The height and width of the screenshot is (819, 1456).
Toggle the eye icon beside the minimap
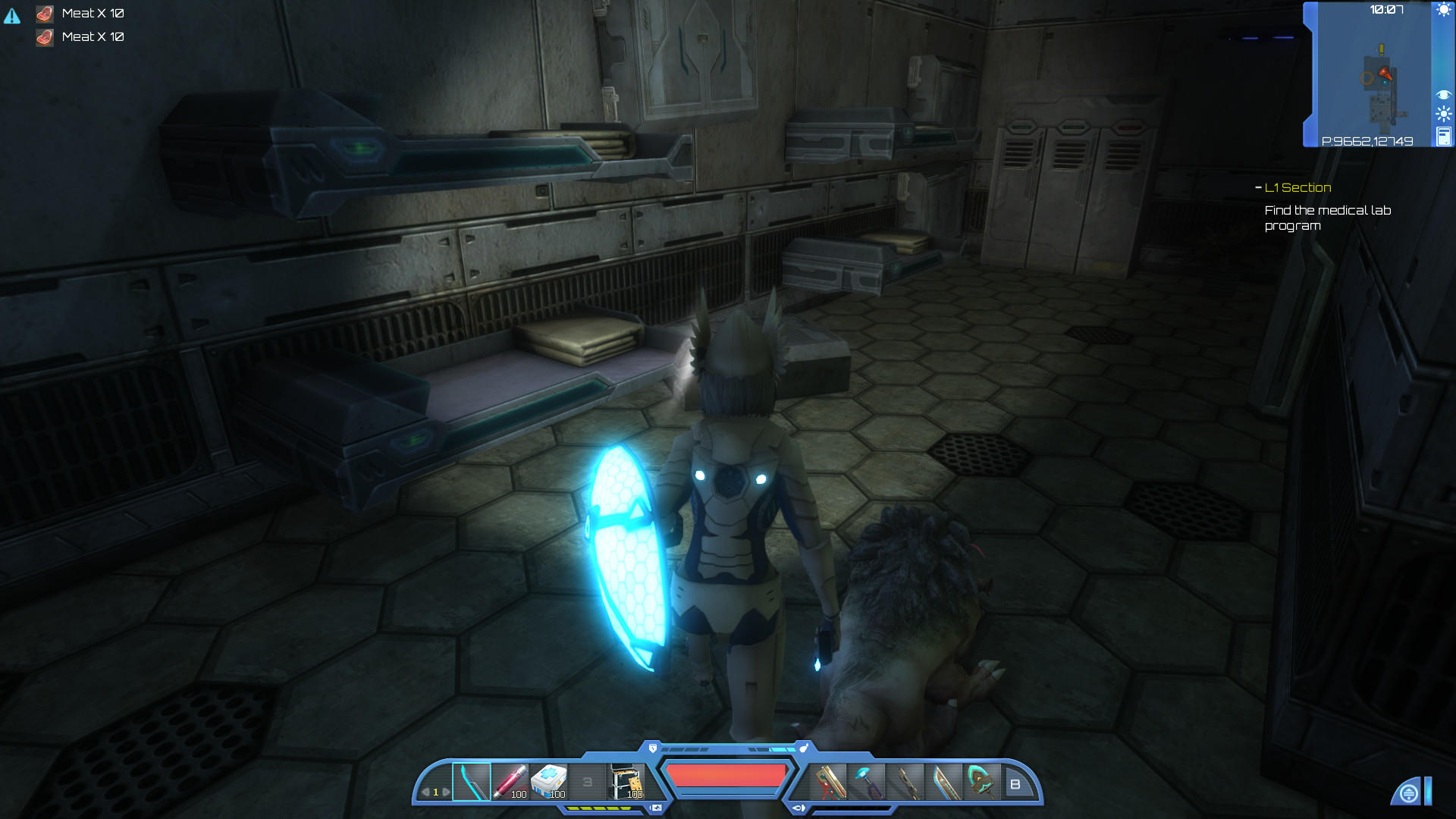point(1444,94)
